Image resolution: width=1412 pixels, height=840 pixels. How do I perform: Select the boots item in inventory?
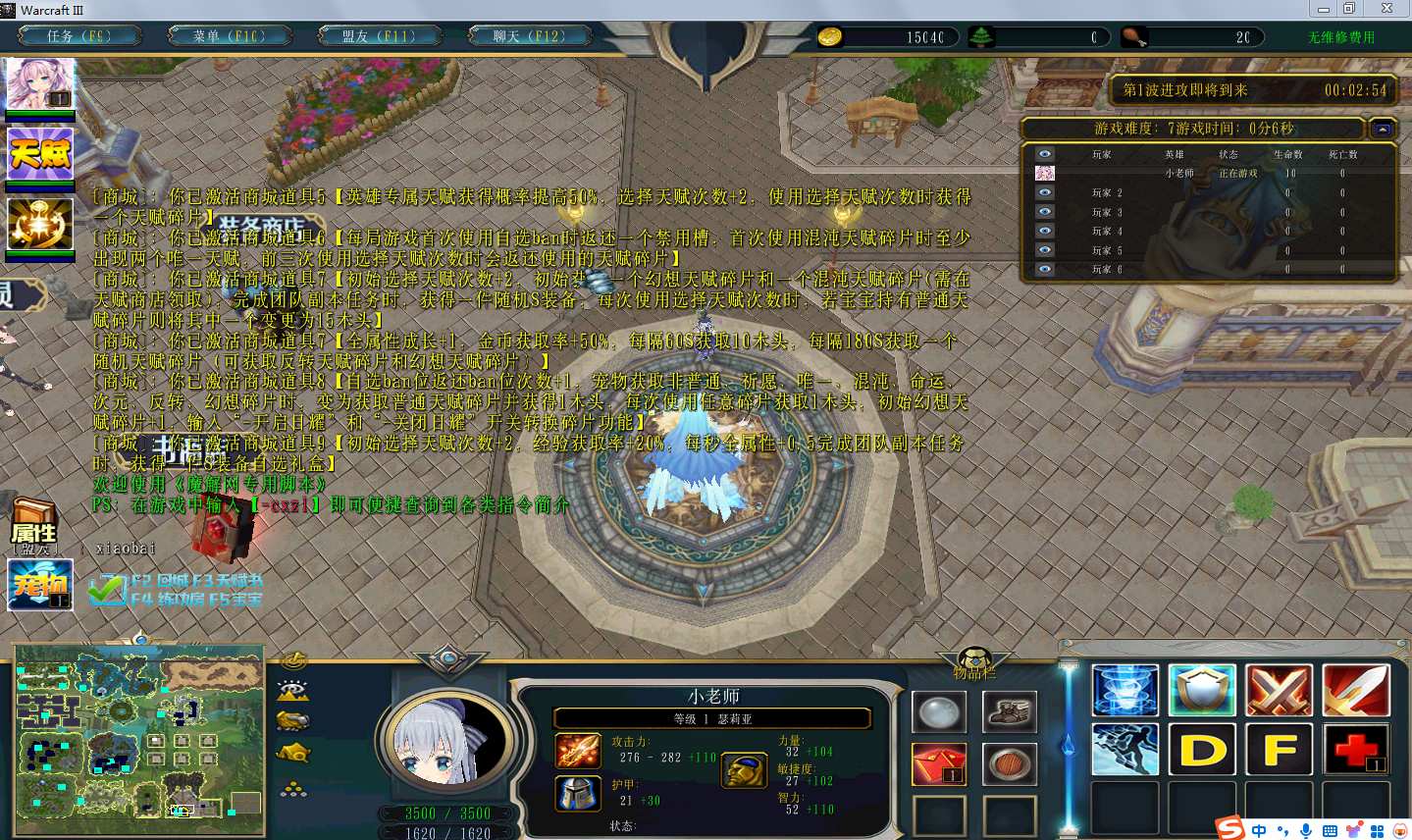[x=1010, y=712]
